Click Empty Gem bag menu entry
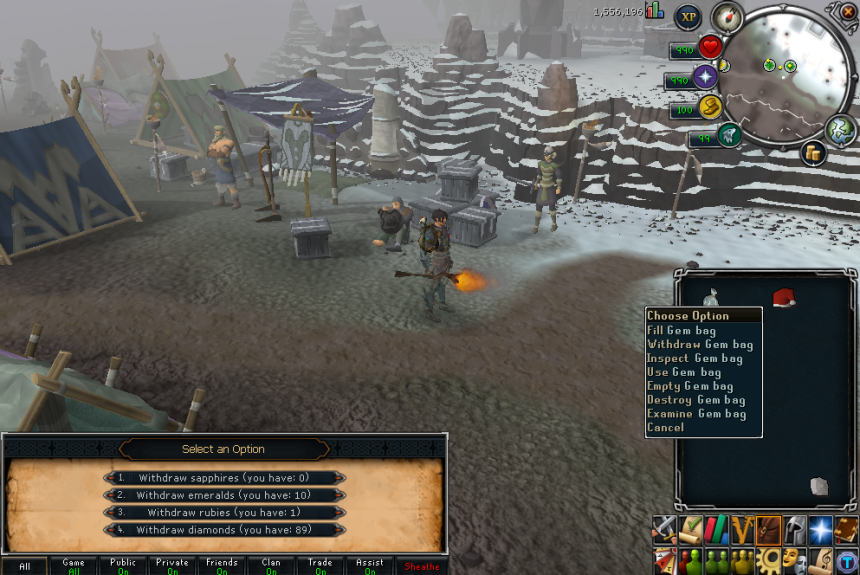Image resolution: width=860 pixels, height=575 pixels. click(689, 386)
